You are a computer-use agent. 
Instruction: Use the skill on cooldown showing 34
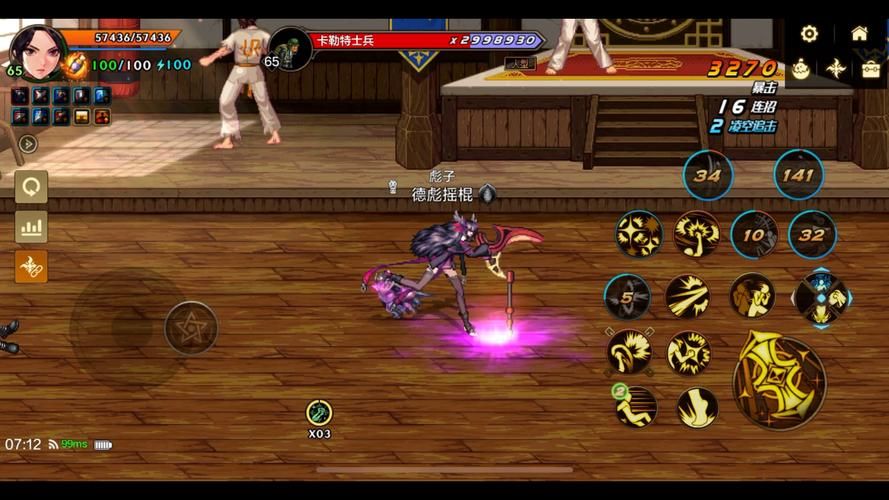pyautogui.click(x=708, y=176)
